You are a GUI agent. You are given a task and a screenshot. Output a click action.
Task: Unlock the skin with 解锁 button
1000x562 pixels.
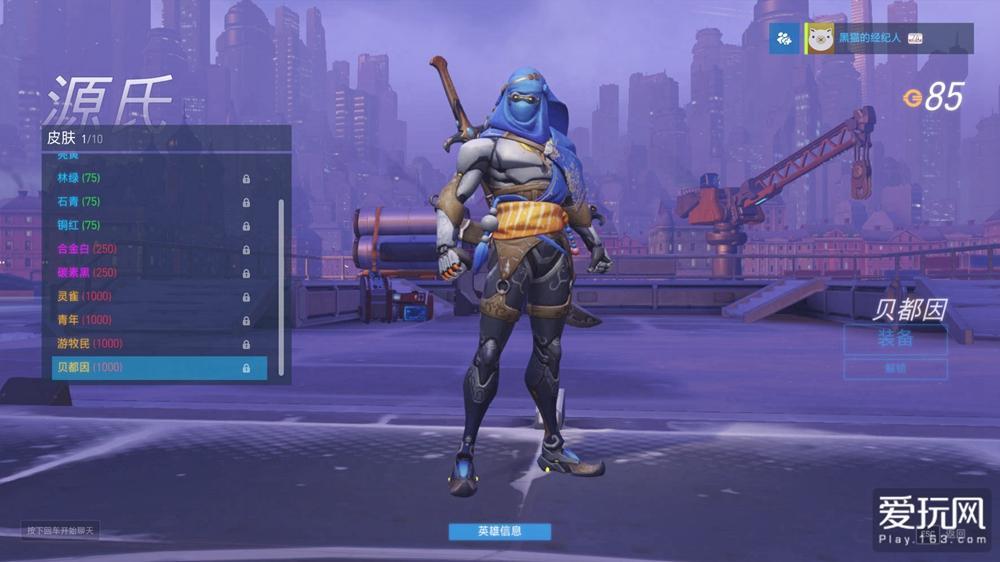[895, 369]
